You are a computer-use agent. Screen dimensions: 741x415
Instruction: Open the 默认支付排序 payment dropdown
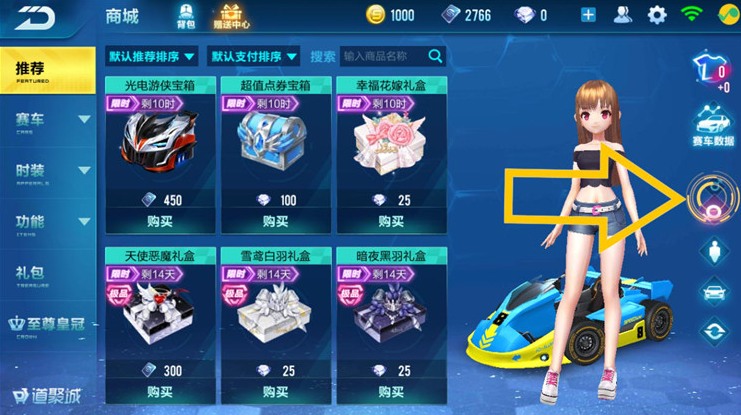255,56
